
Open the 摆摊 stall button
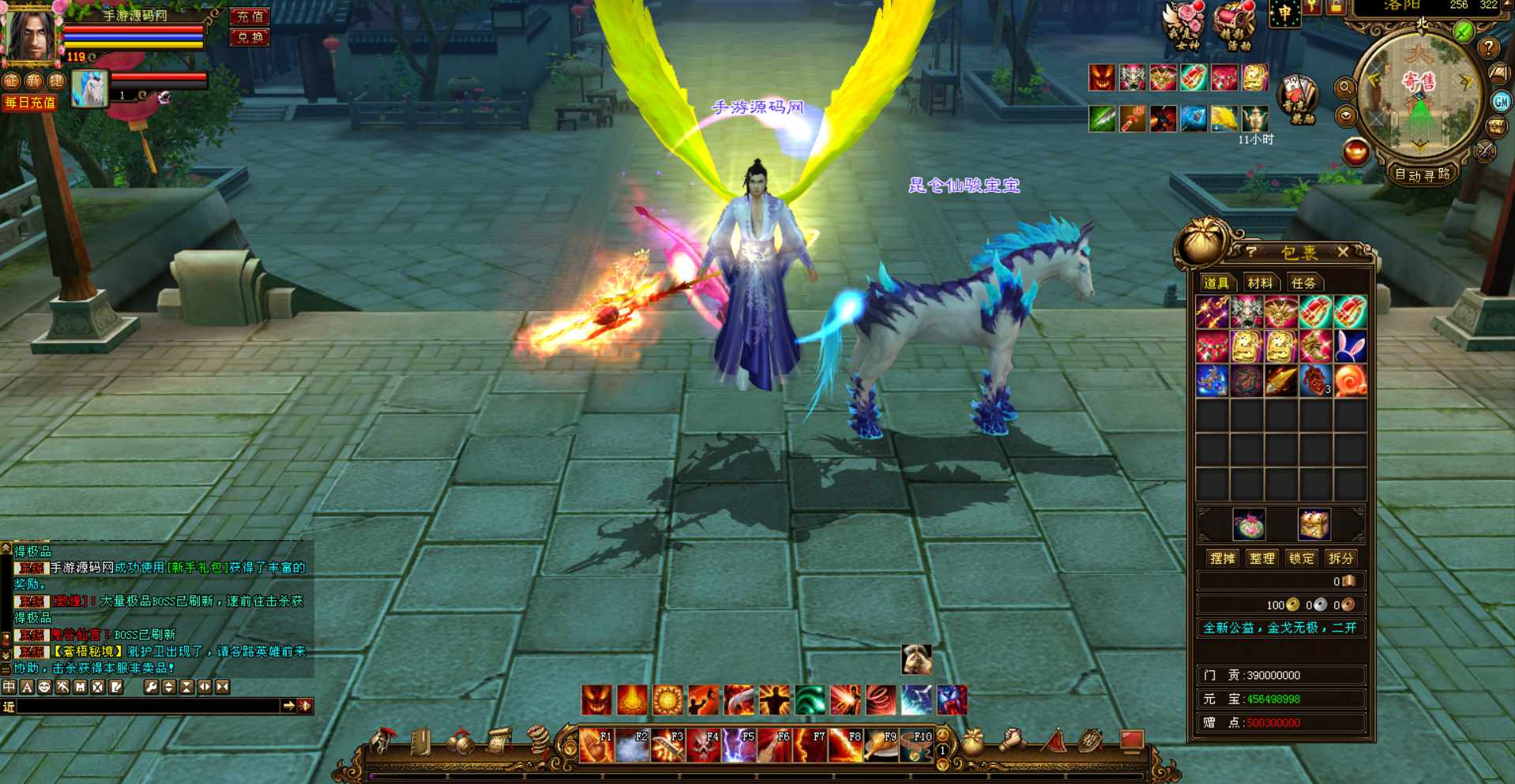click(x=1222, y=558)
